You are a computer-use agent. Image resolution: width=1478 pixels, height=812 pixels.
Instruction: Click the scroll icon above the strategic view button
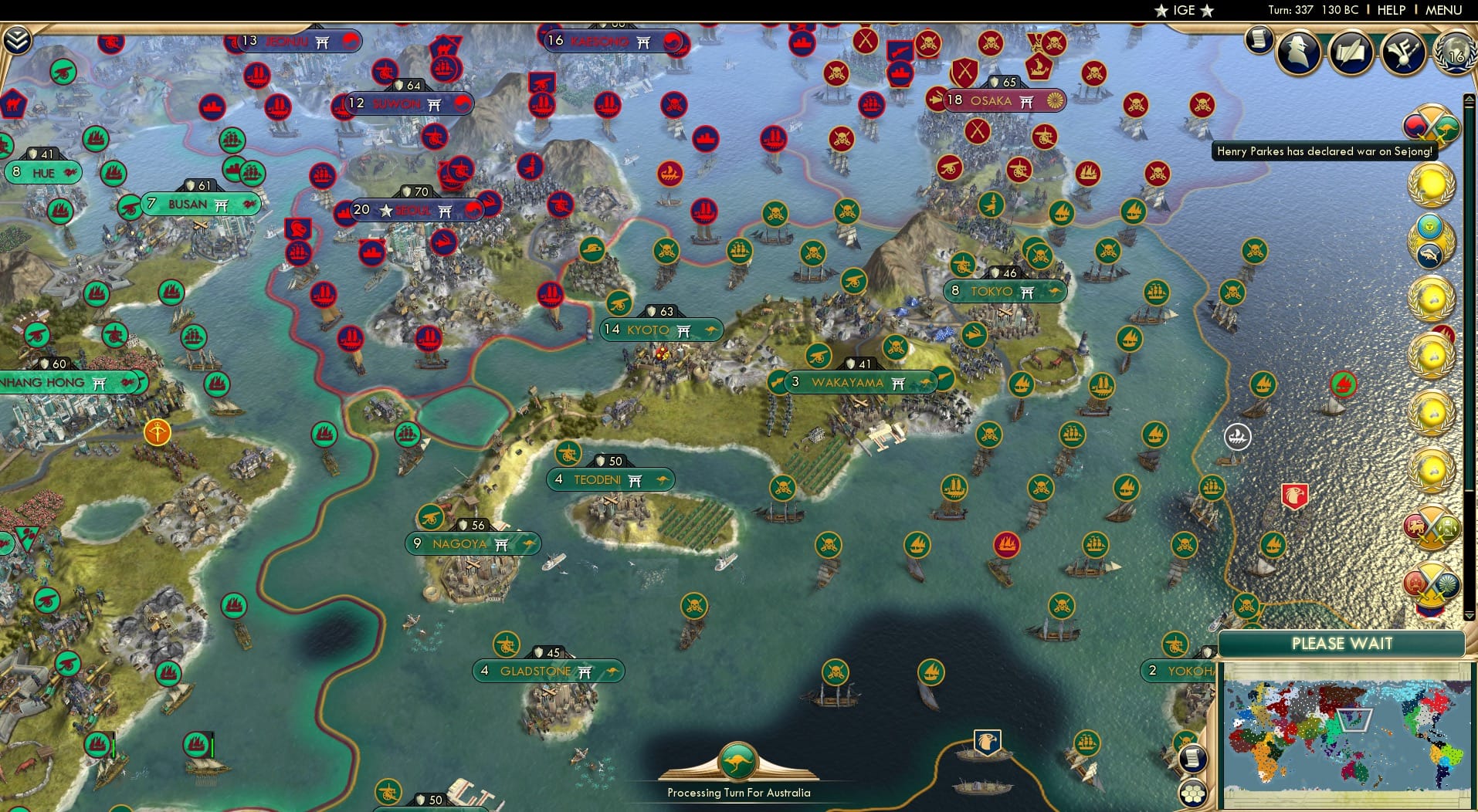pos(1194,758)
